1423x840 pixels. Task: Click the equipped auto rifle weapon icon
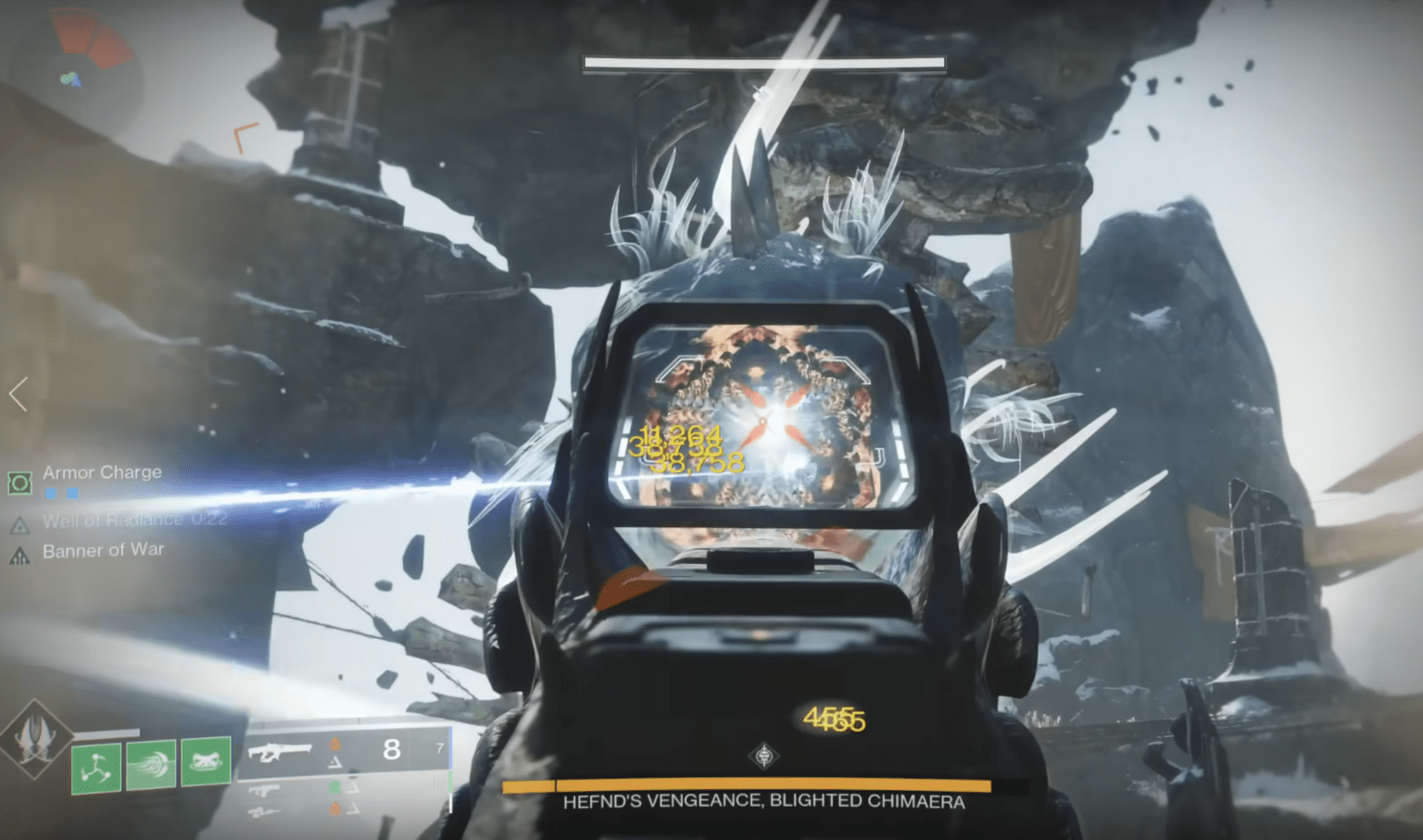point(280,753)
